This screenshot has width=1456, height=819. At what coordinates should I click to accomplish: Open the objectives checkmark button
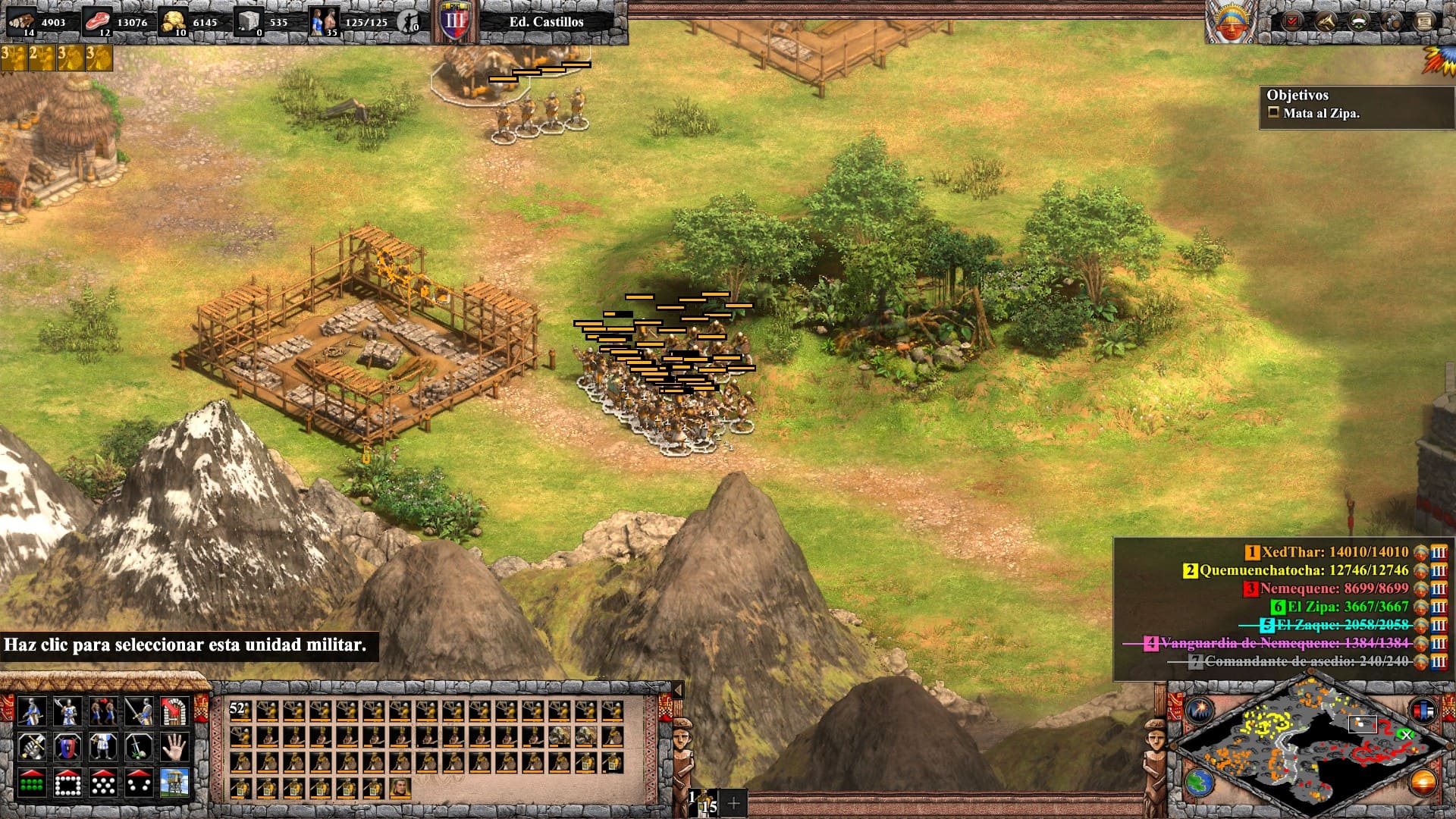pos(1291,21)
